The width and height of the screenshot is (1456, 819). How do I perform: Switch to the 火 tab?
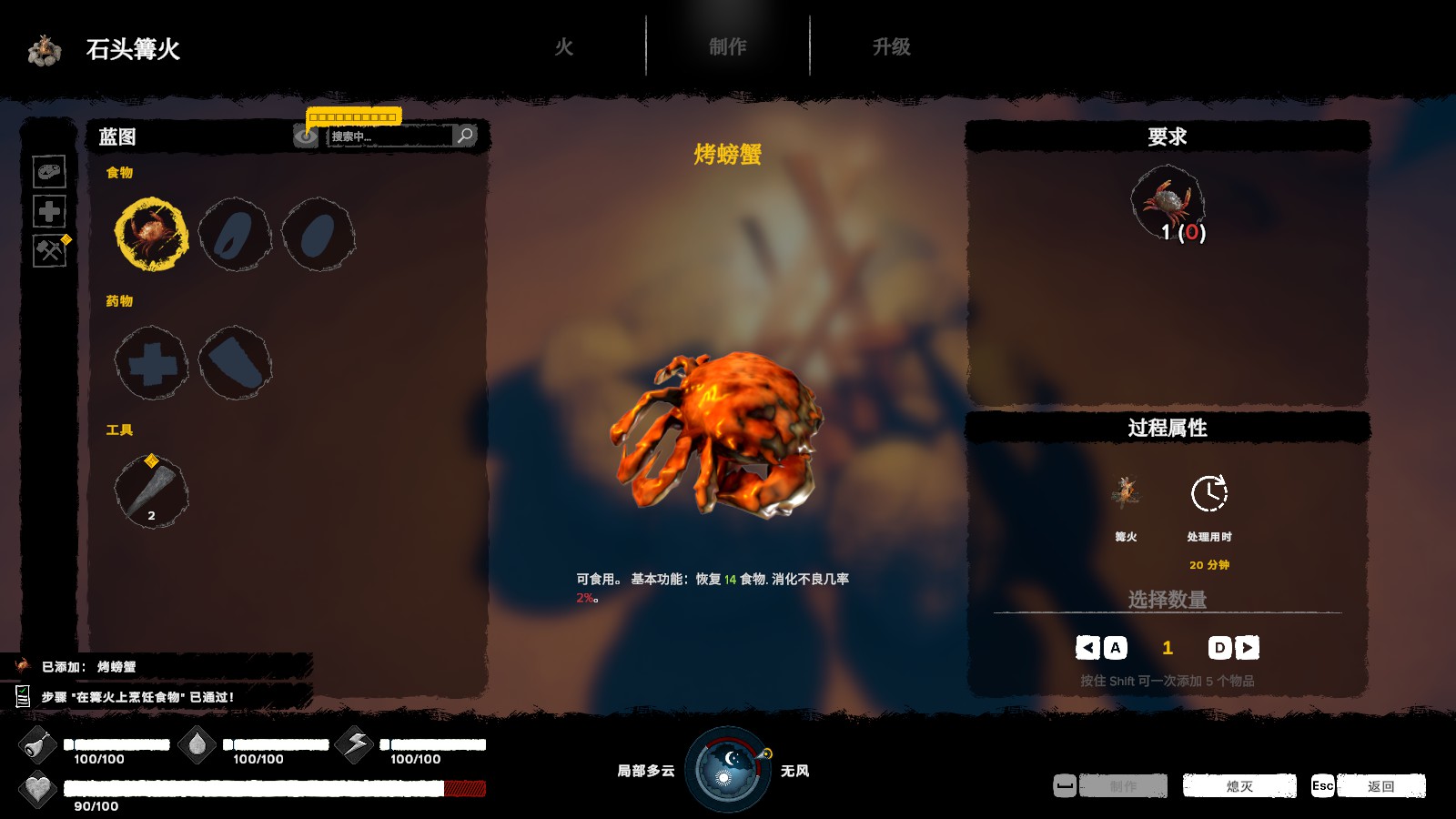(564, 47)
